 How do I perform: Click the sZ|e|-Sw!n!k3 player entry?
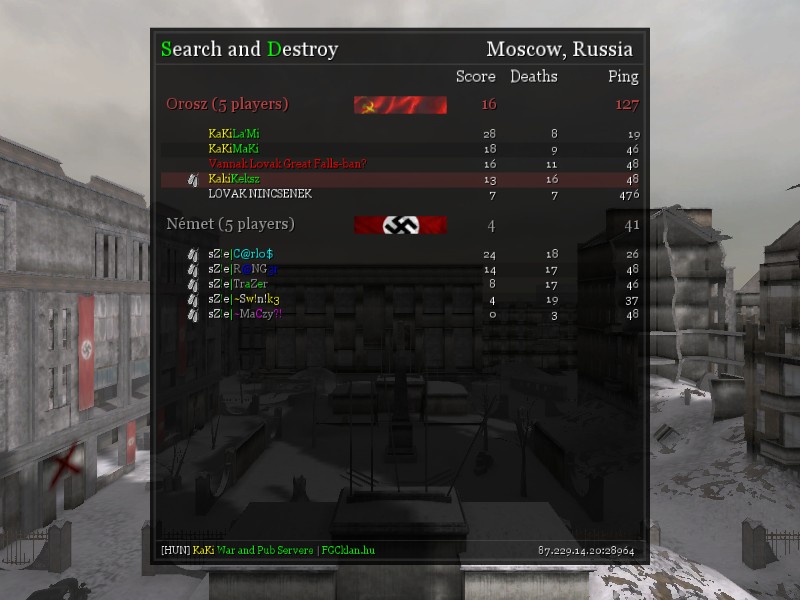click(x=244, y=299)
